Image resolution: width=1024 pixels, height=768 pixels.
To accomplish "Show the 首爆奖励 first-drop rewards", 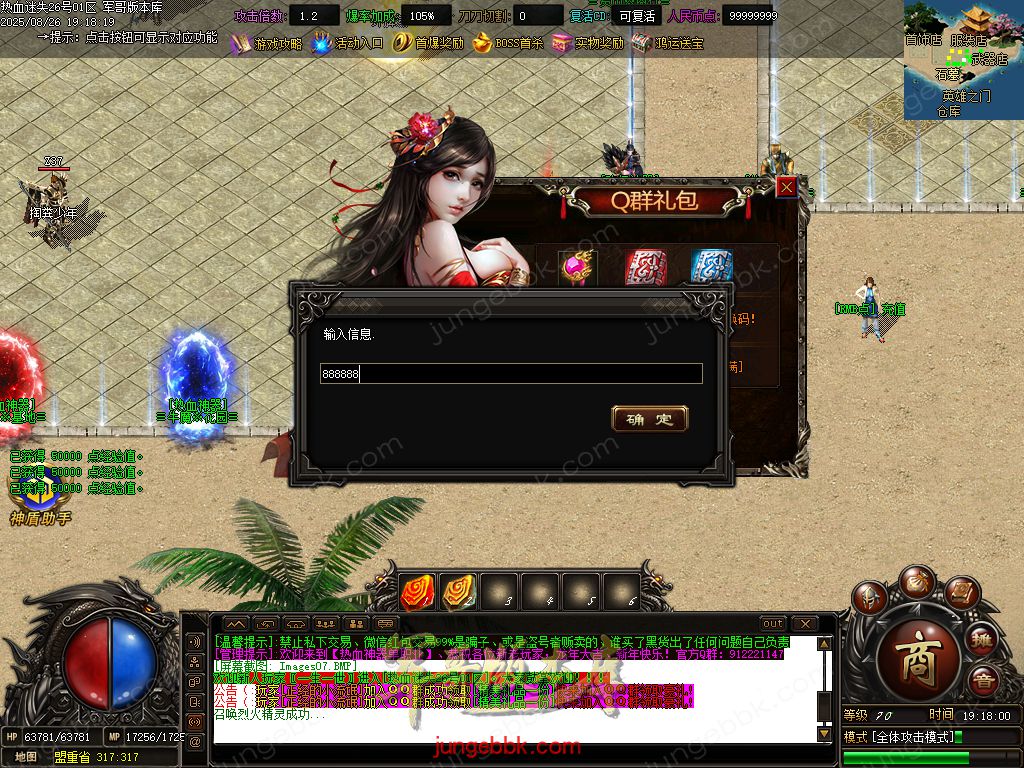I will pos(428,44).
